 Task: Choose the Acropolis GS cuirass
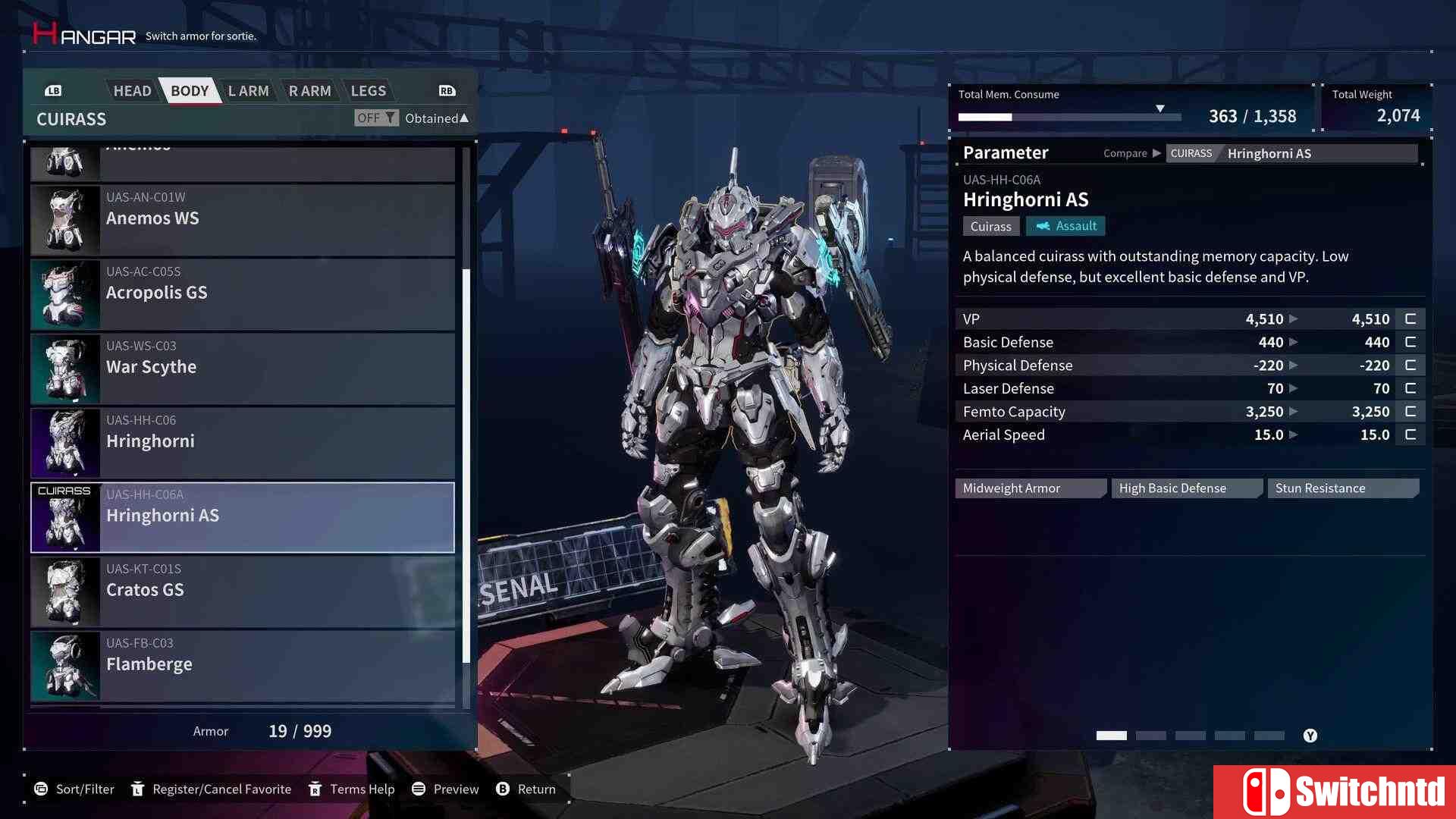click(x=243, y=294)
